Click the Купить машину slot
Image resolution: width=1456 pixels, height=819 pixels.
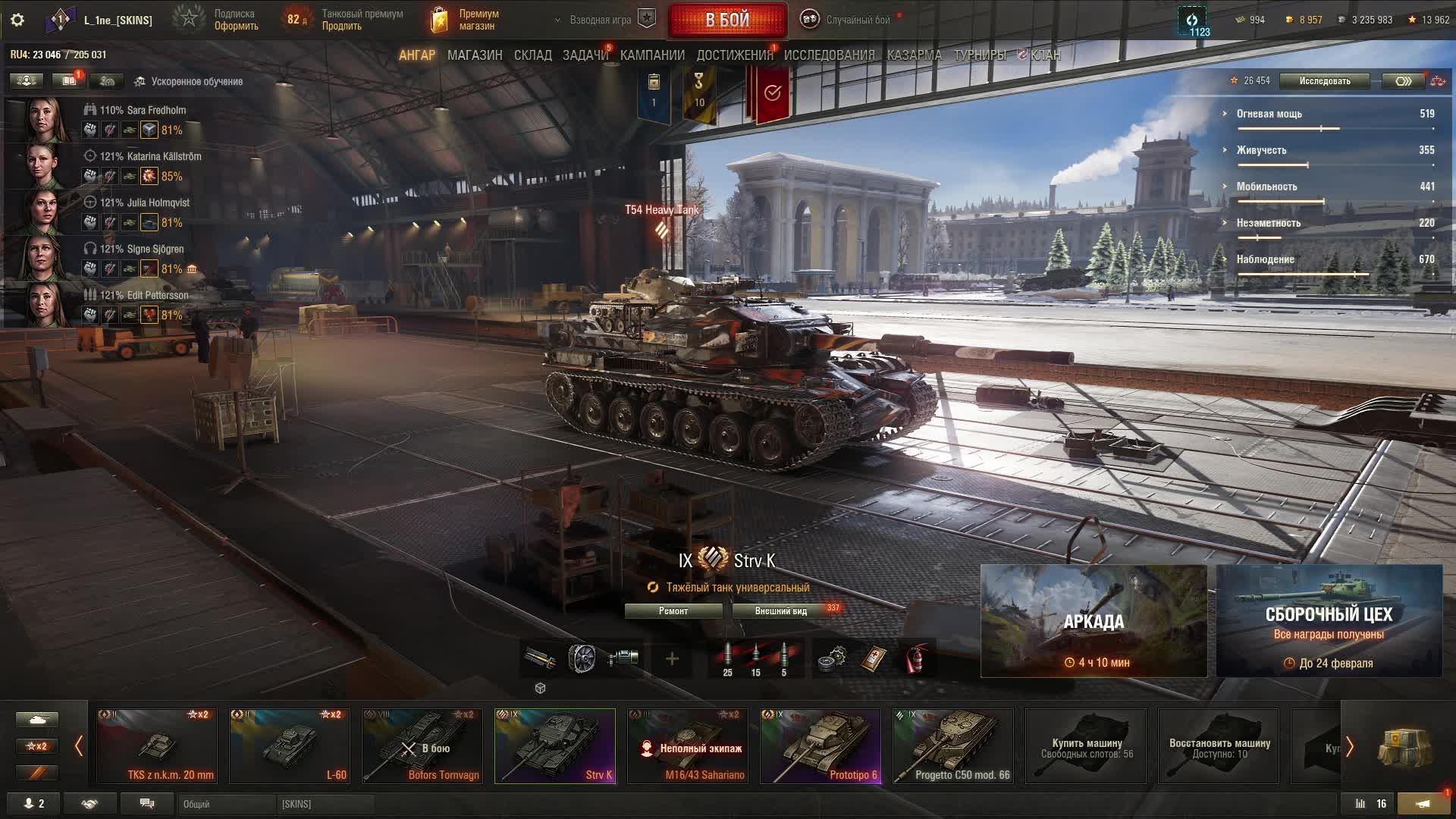click(x=1086, y=746)
